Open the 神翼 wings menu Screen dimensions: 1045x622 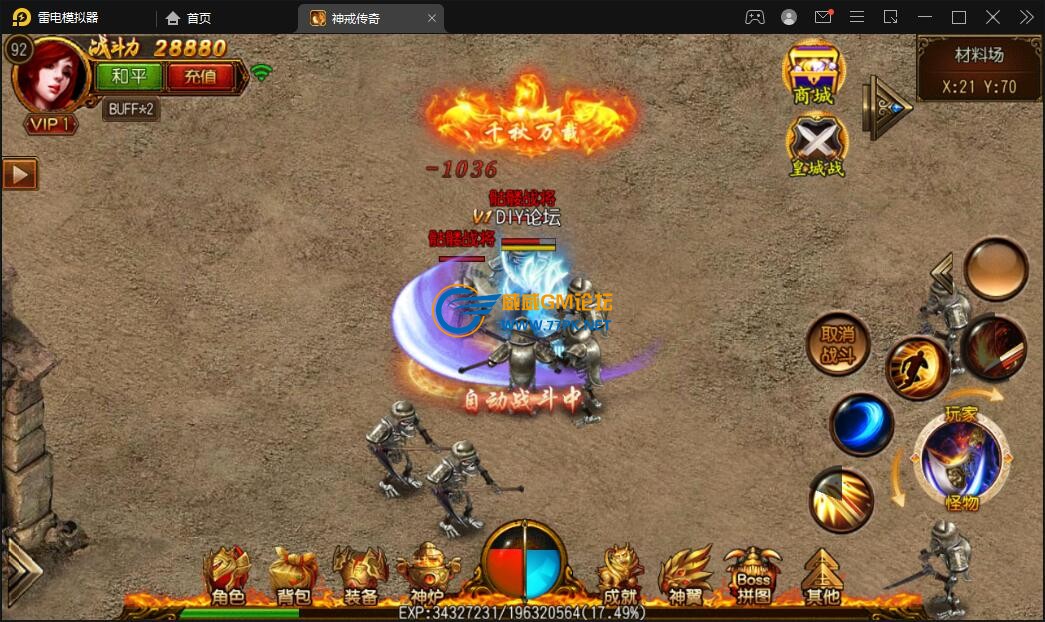[686, 577]
